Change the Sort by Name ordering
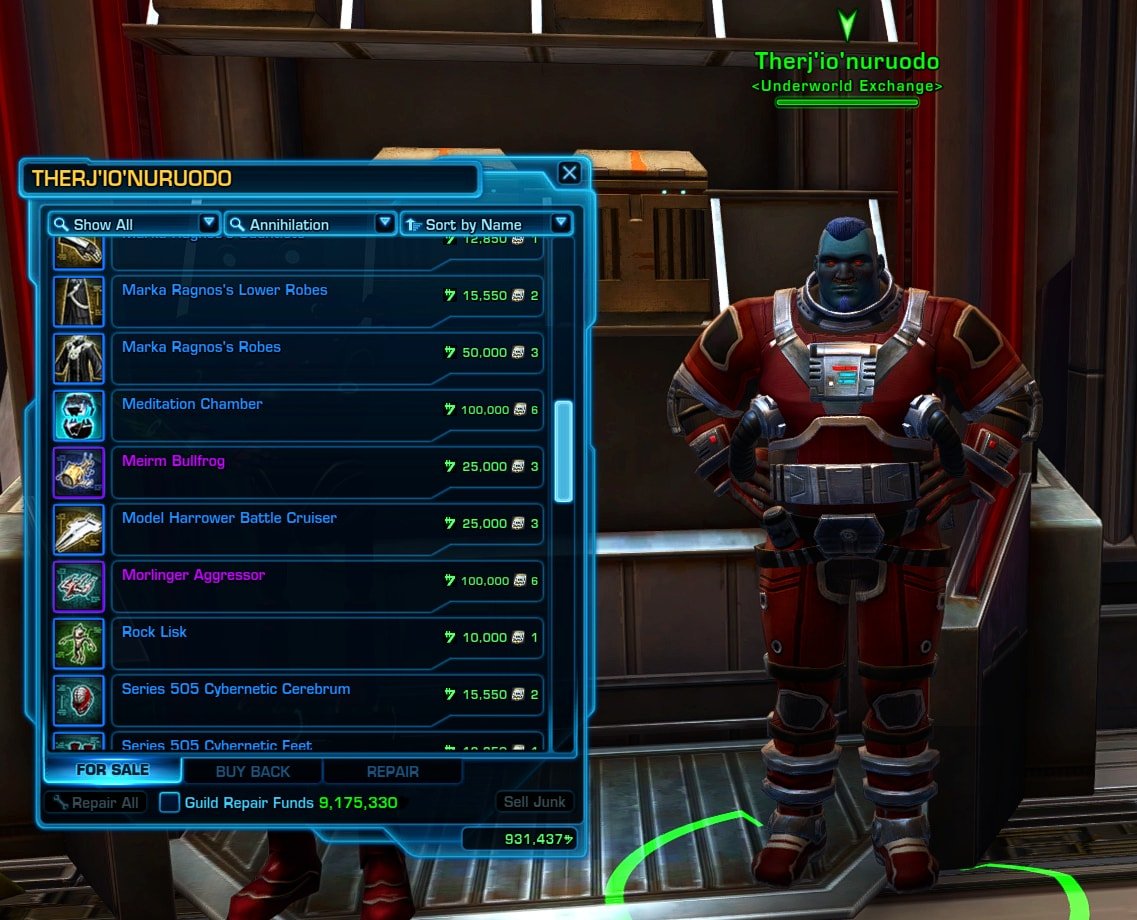The height and width of the screenshot is (920, 1137). click(x=486, y=224)
